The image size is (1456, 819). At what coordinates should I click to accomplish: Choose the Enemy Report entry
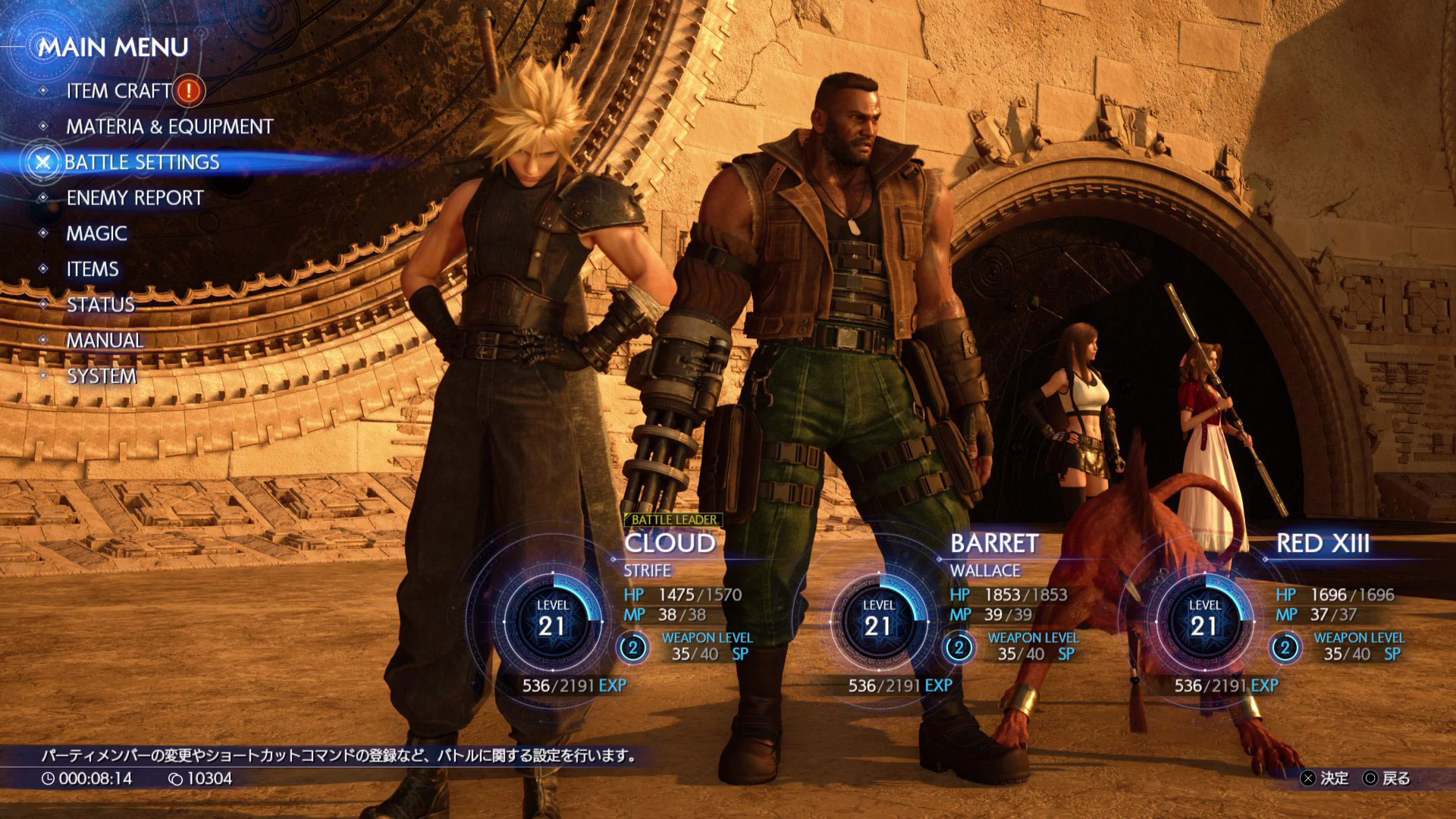(135, 198)
